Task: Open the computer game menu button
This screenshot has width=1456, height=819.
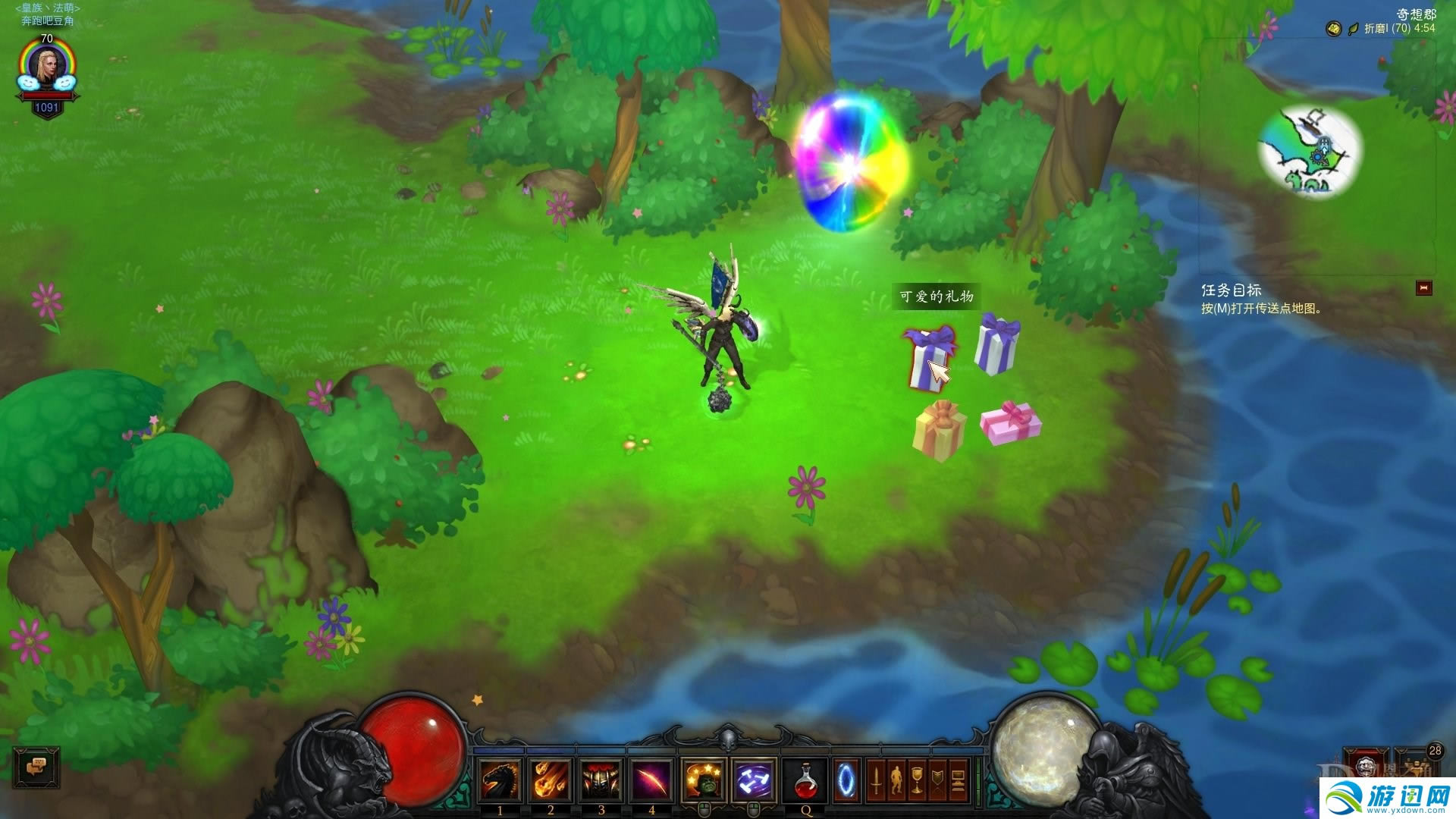Action: tap(958, 780)
